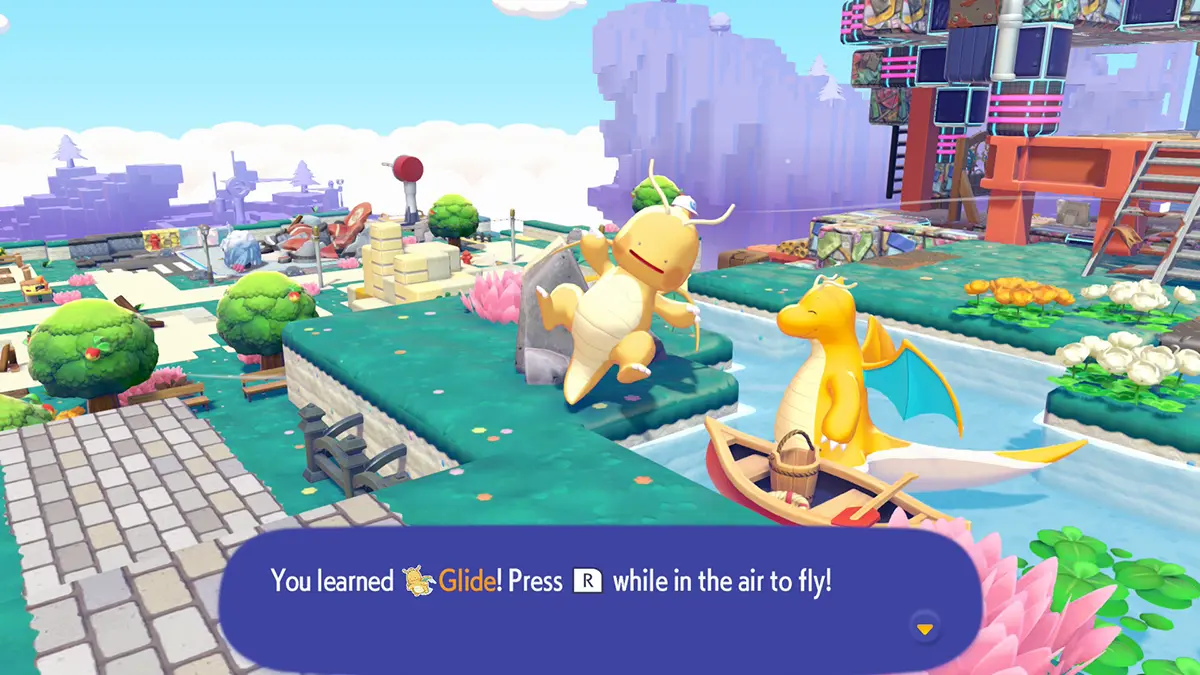Advance dialogue with the yellow arrow
The image size is (1200, 675).
tap(925, 628)
